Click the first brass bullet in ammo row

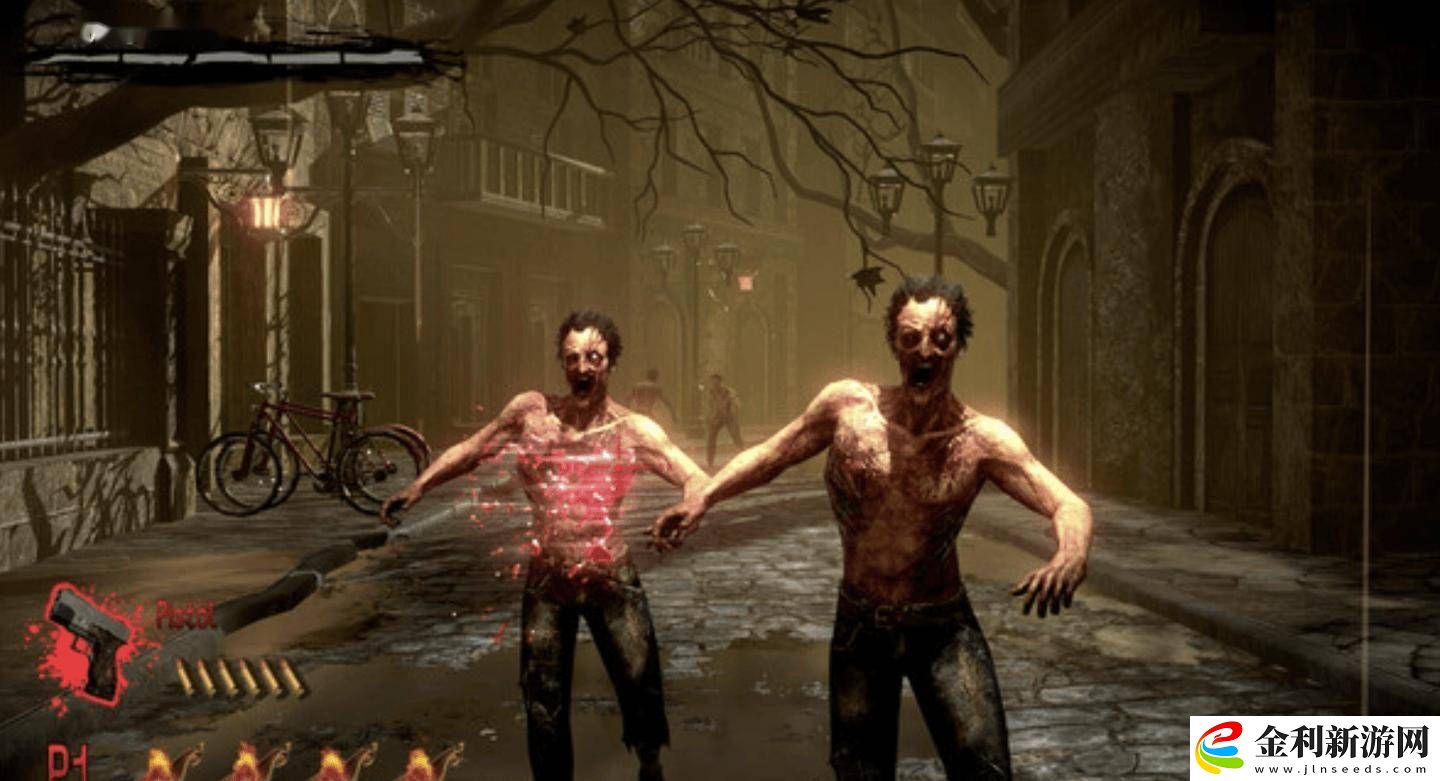(186, 678)
